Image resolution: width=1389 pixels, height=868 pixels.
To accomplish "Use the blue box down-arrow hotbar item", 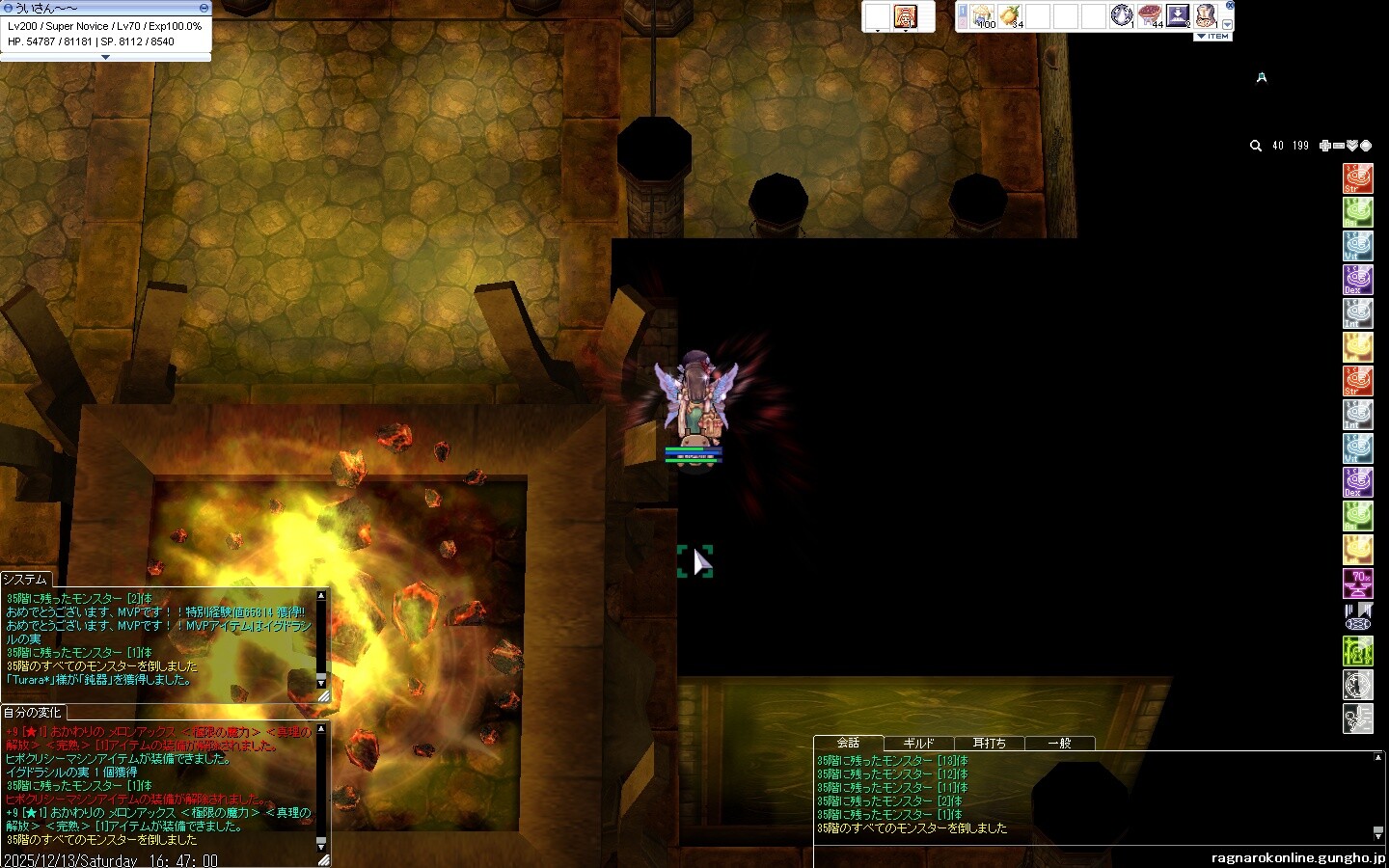I will pyautogui.click(x=1178, y=15).
